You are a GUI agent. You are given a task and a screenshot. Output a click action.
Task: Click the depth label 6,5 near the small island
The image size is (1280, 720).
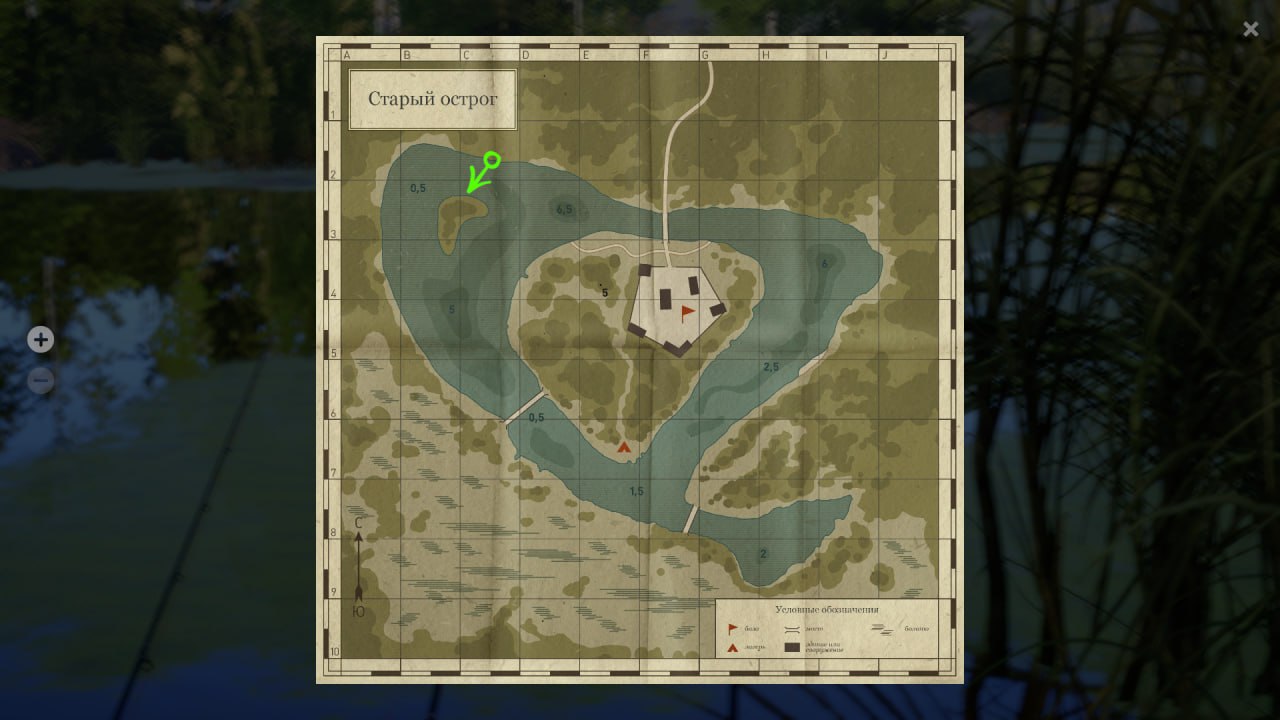pos(564,210)
